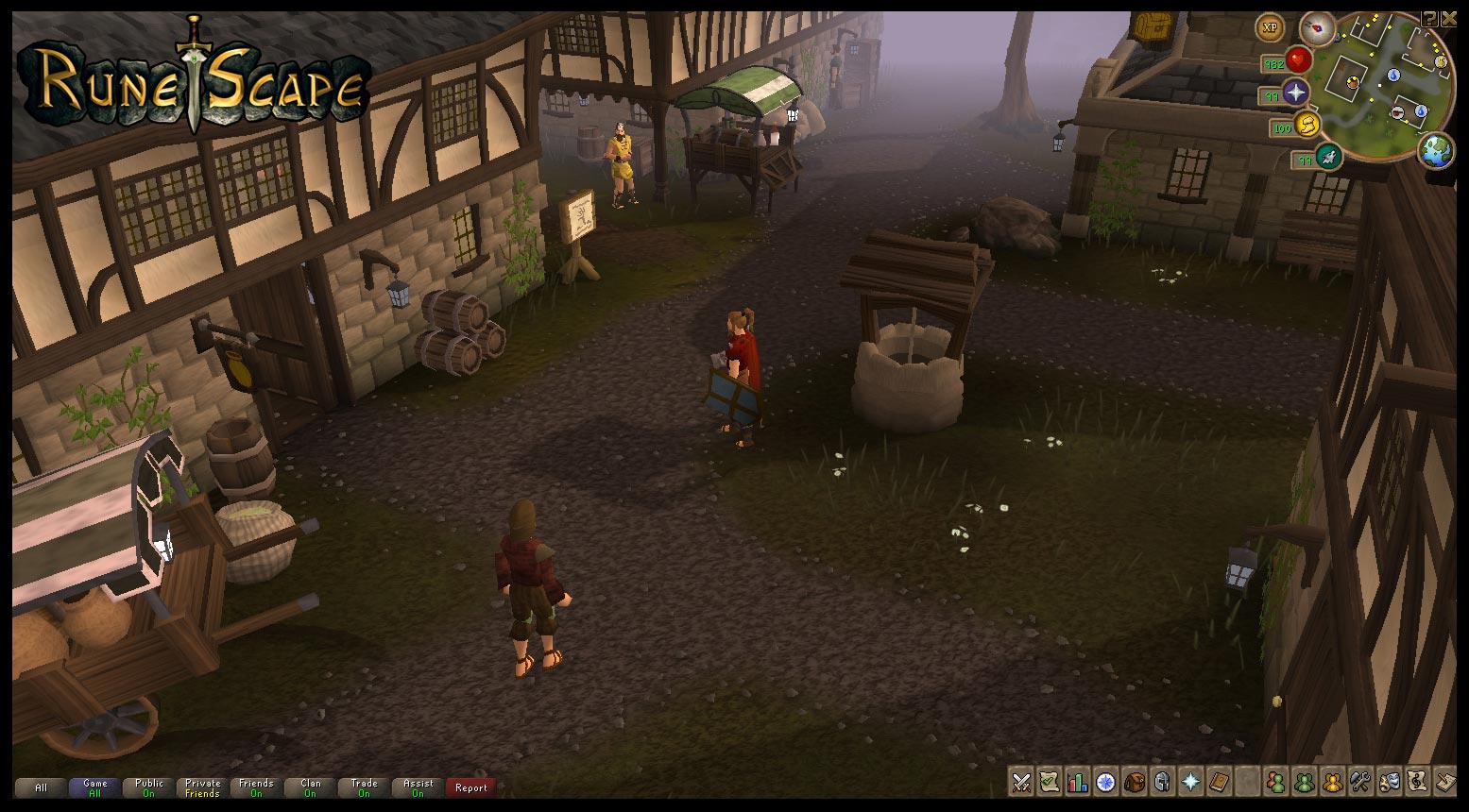The width and height of the screenshot is (1469, 812).
Task: Toggle the Public chat filter
Action: 148,787
